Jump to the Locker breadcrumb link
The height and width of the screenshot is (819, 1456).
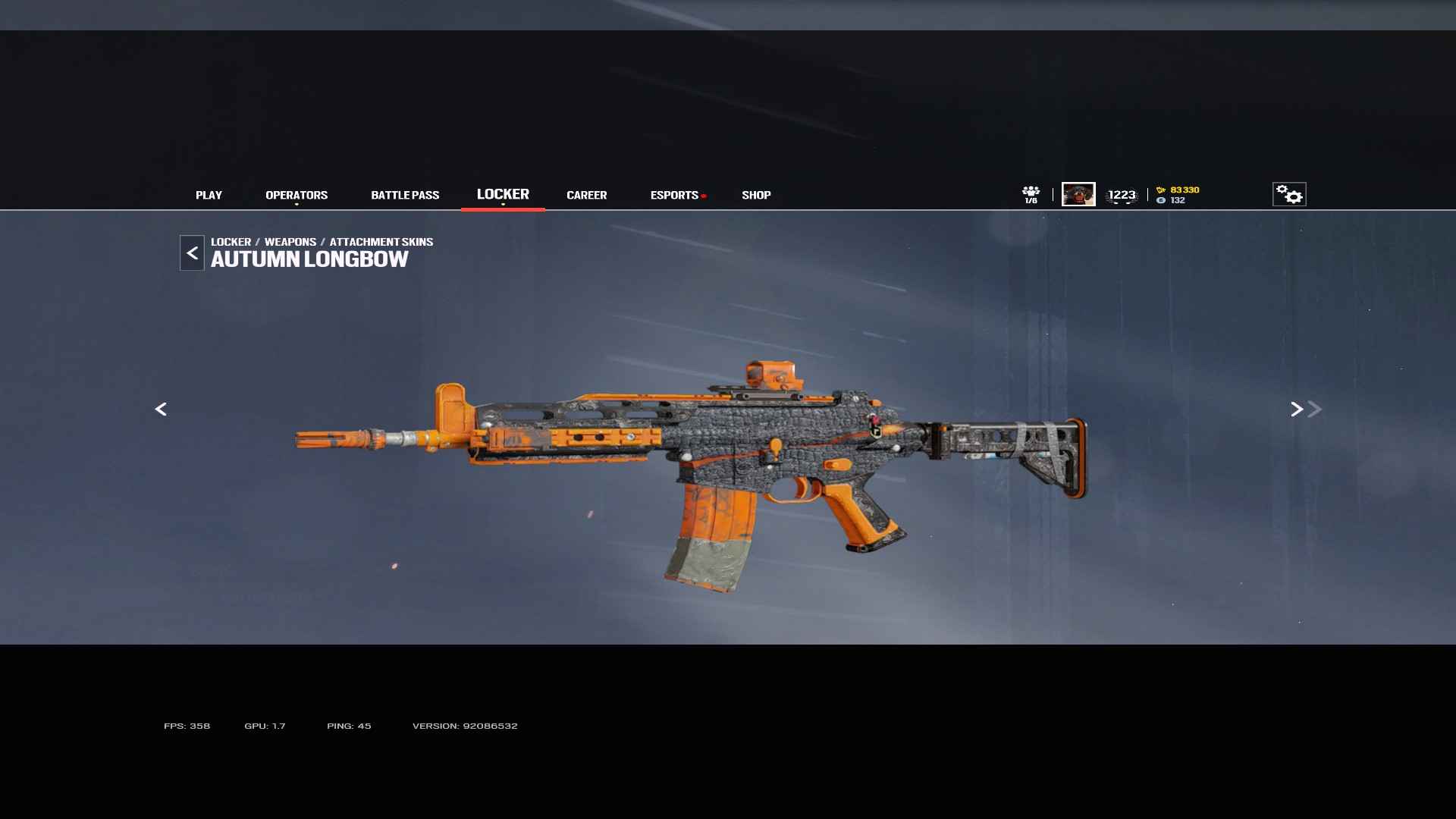(231, 242)
